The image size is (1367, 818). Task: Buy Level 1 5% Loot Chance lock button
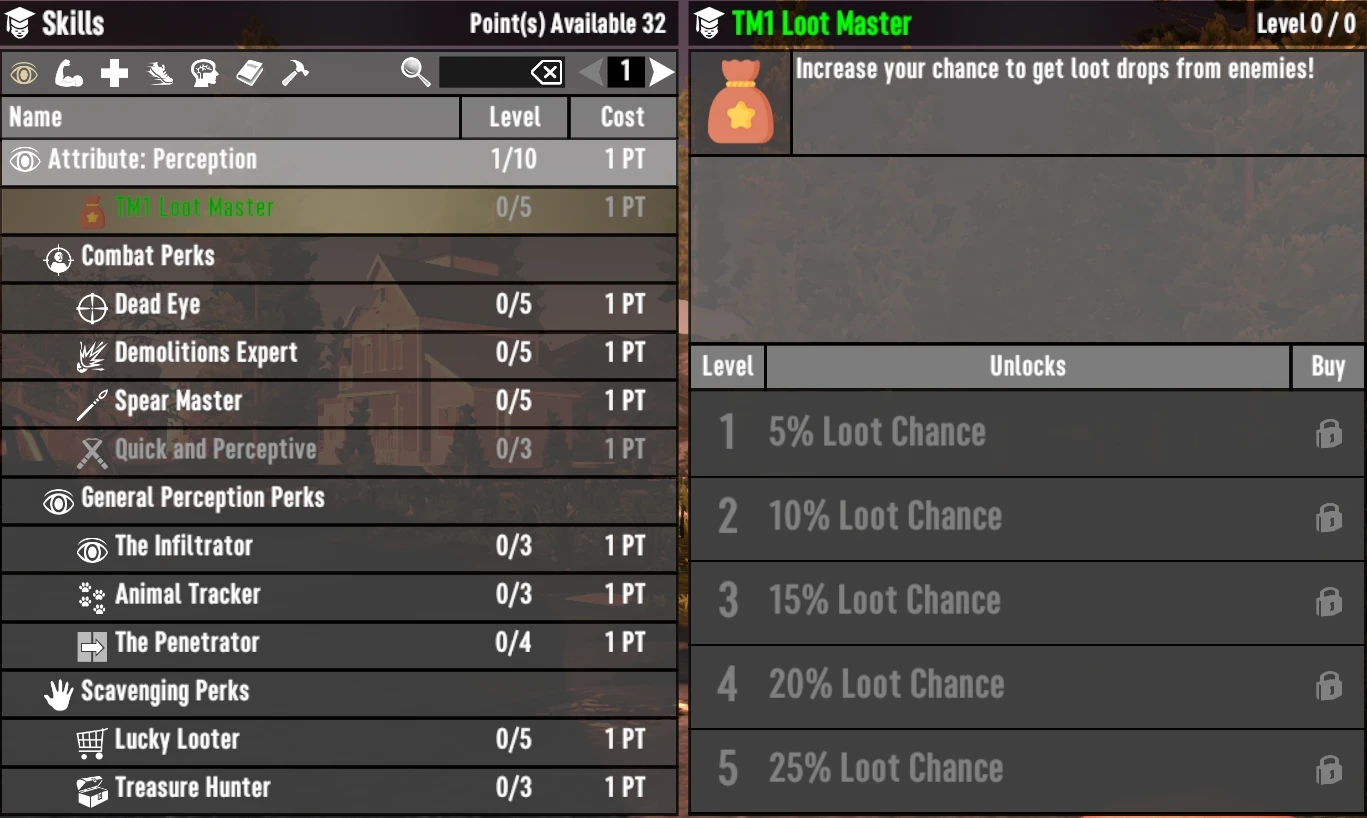1329,433
